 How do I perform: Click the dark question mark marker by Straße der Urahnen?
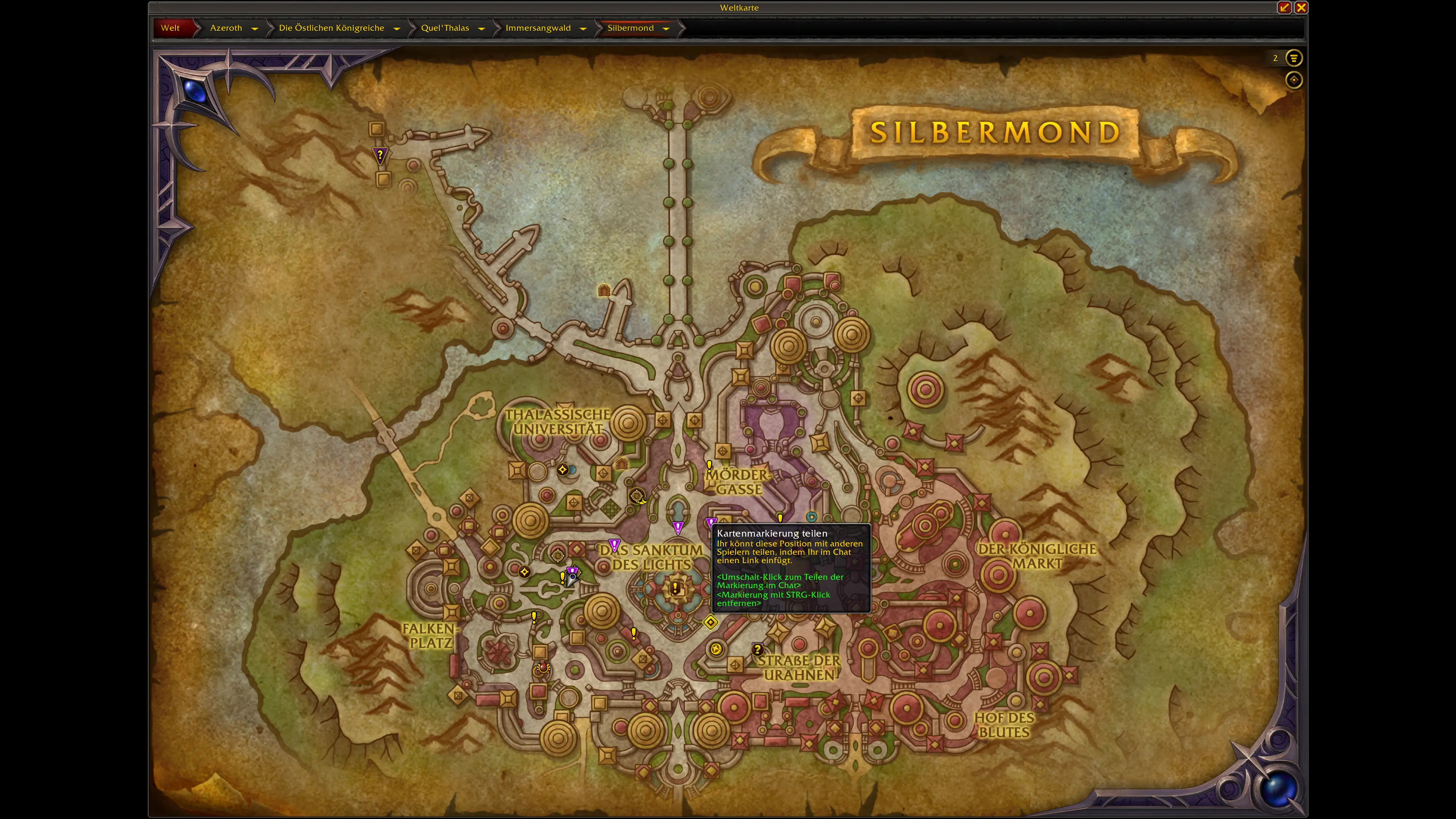tap(758, 649)
